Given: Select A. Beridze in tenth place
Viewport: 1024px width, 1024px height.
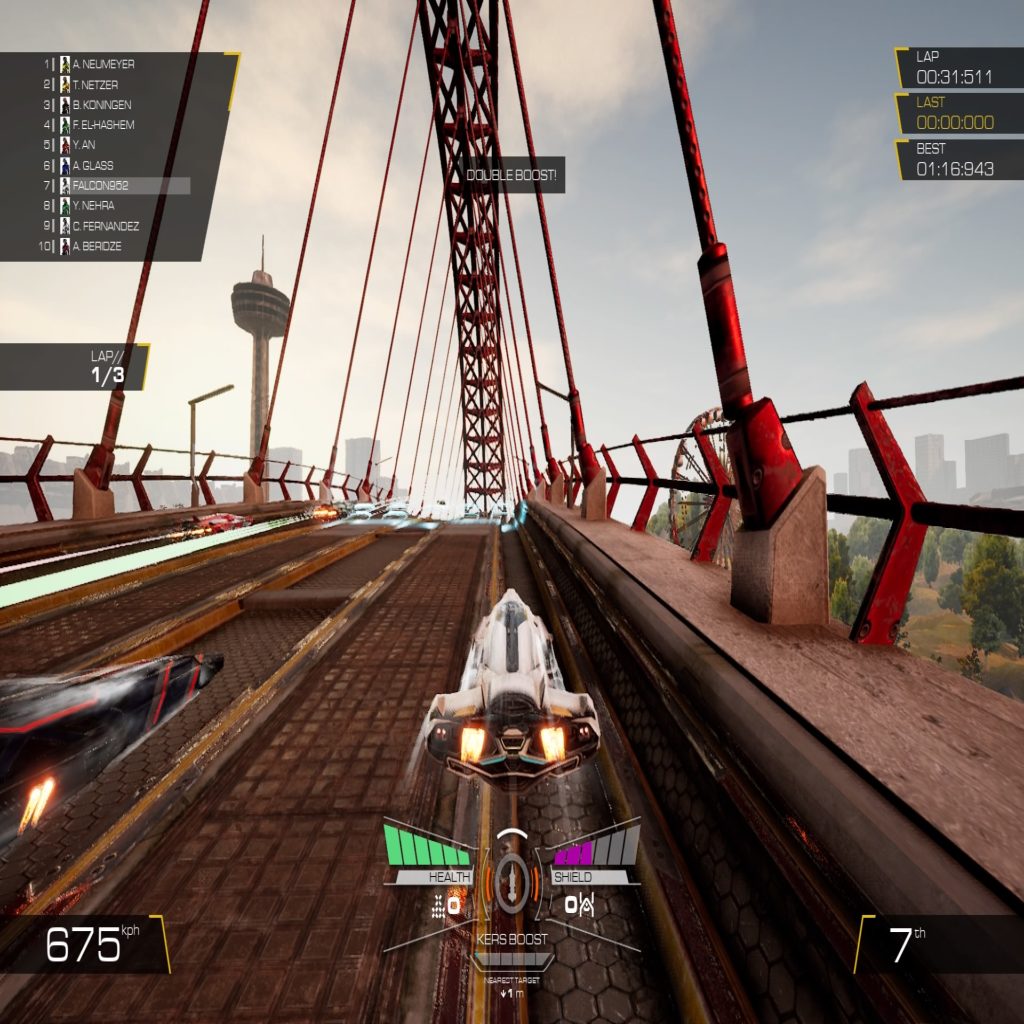Looking at the screenshot, I should (97, 246).
